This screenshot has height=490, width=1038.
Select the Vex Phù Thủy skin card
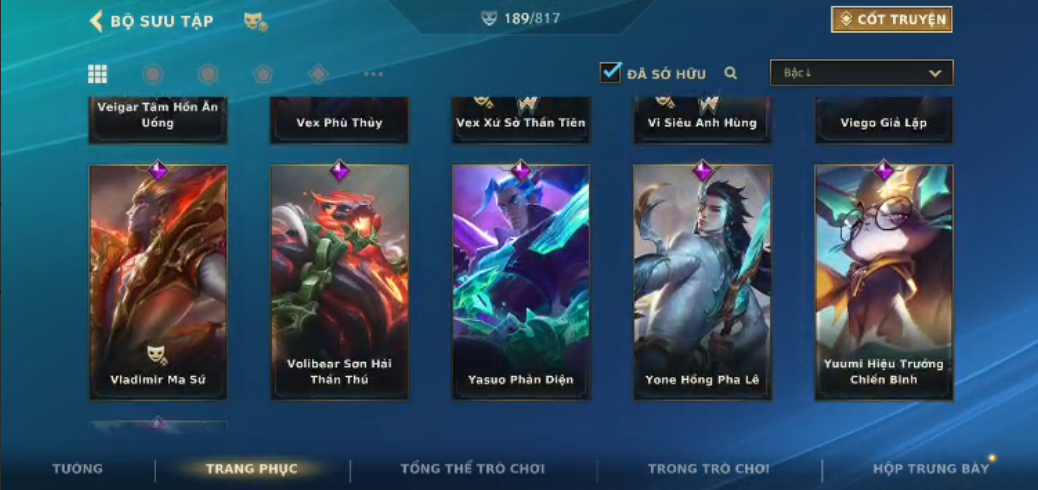click(x=339, y=121)
